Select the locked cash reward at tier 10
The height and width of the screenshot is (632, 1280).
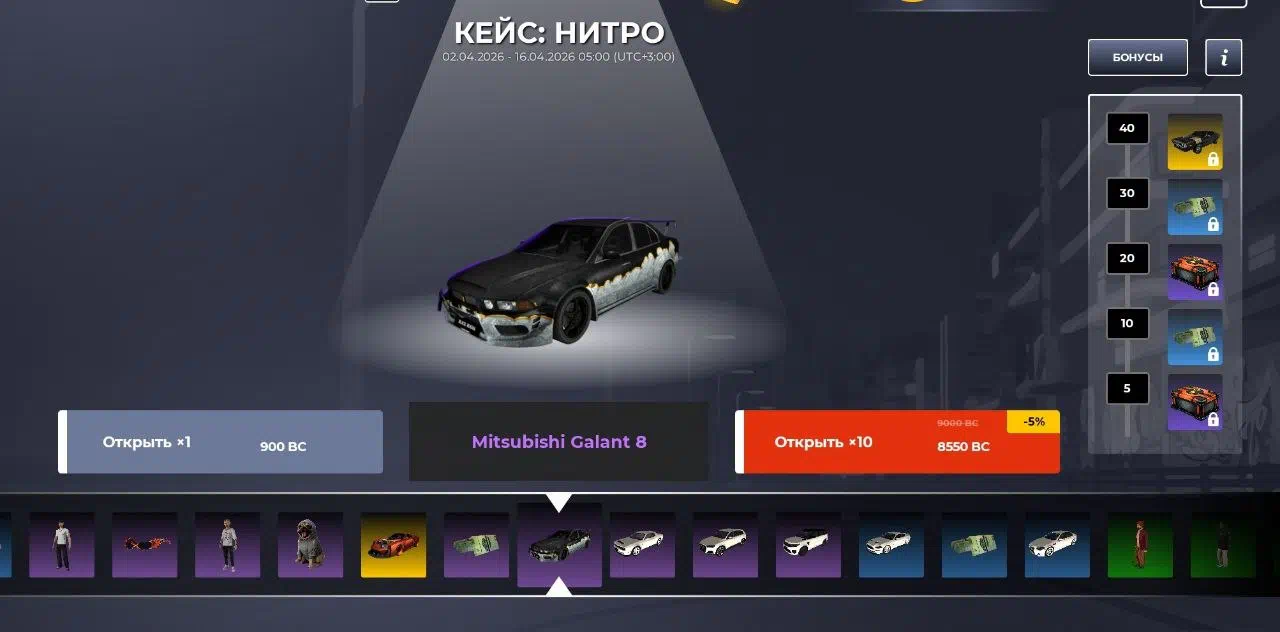pyautogui.click(x=1195, y=337)
